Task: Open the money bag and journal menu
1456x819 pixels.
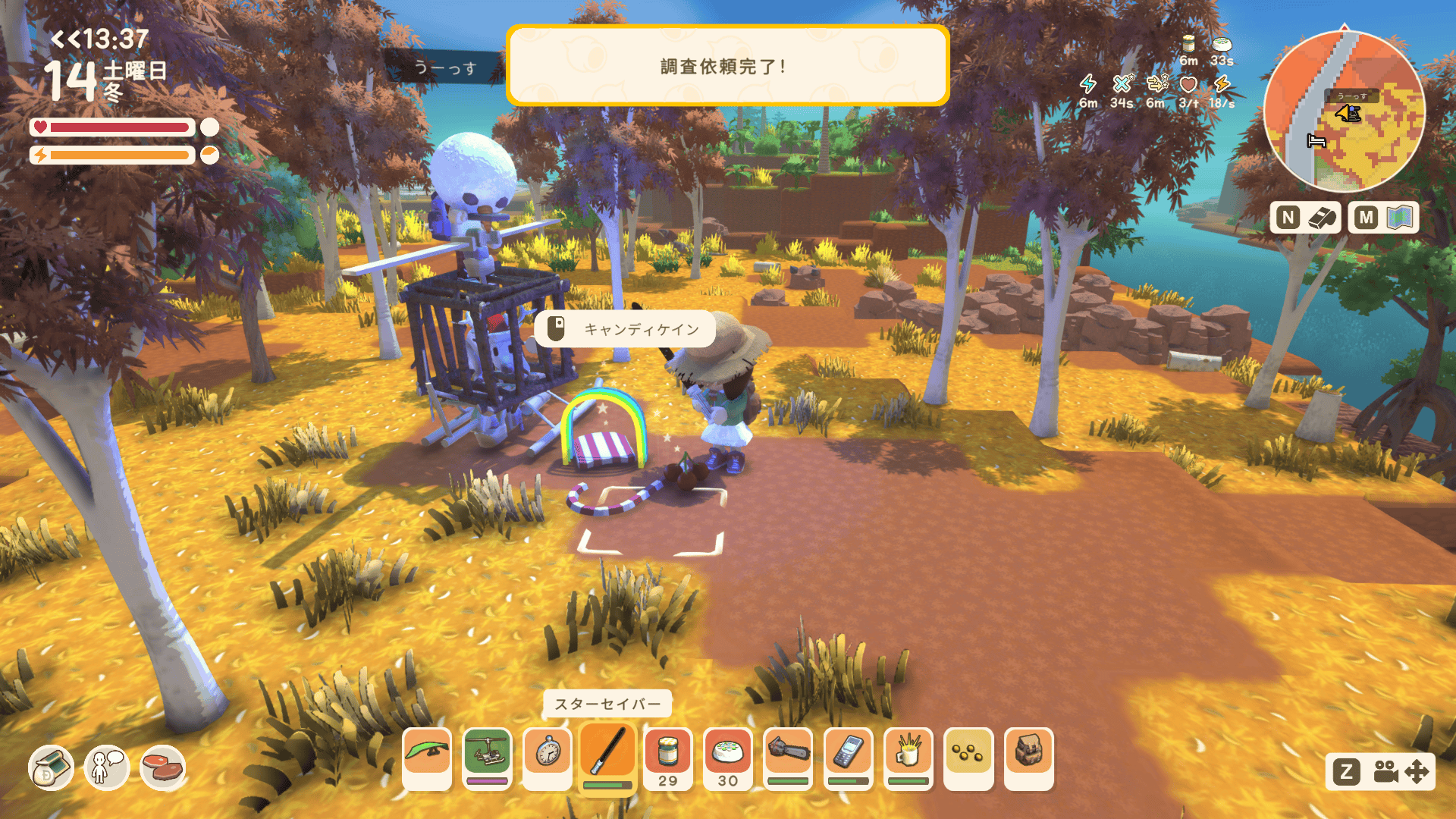Action: pos(51,768)
